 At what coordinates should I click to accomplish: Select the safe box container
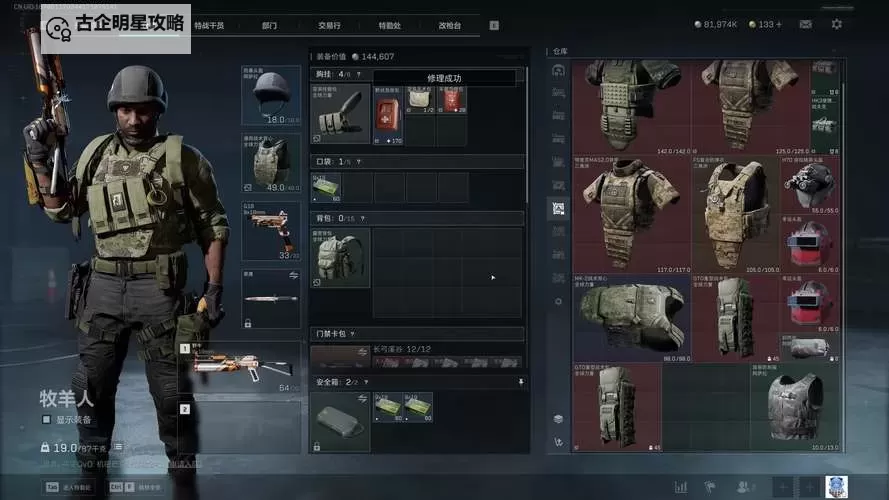[x=340, y=421]
